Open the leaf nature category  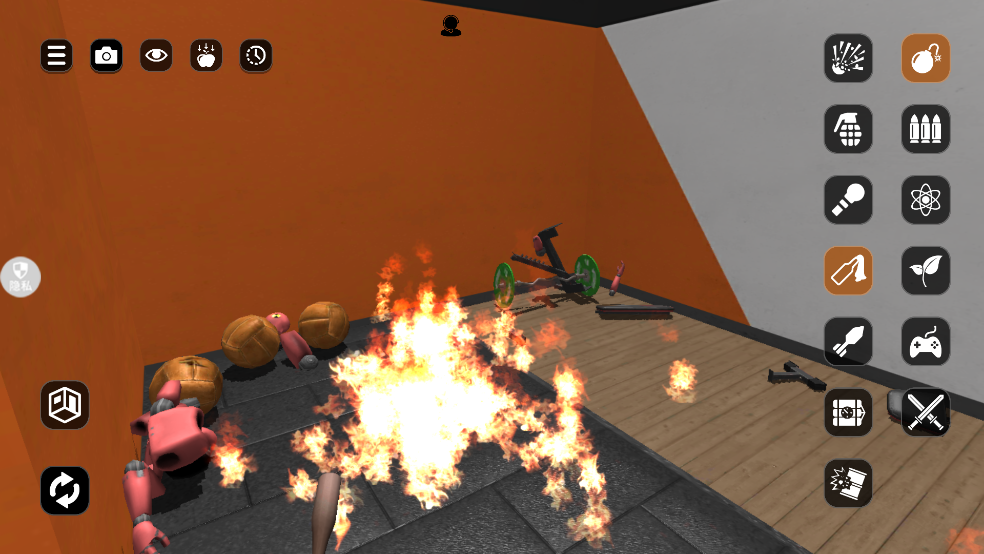(925, 271)
